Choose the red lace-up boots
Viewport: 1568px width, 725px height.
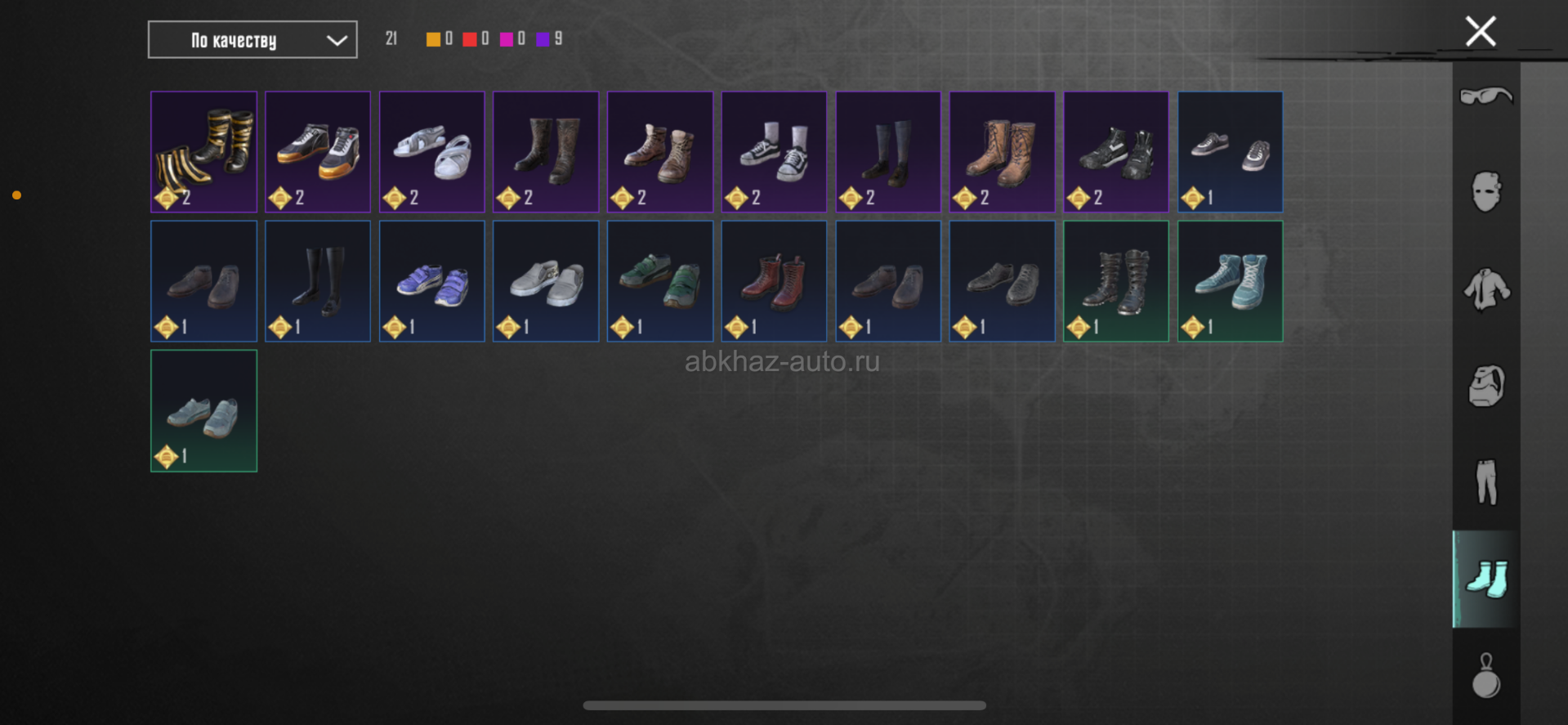pyautogui.click(x=774, y=281)
